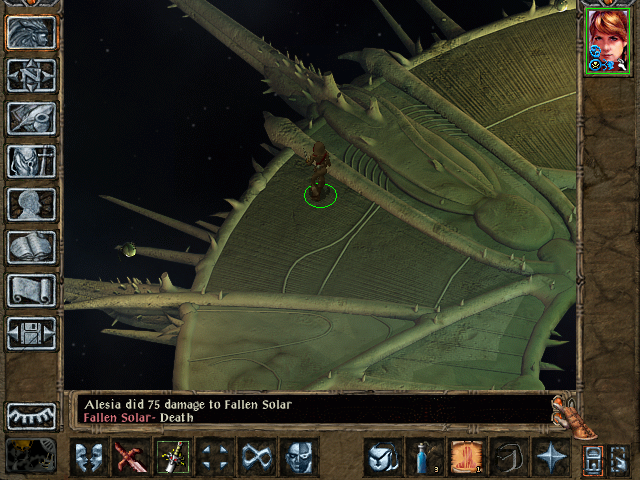Choose the red sword attack action
This screenshot has height=480, width=640.
point(131,457)
